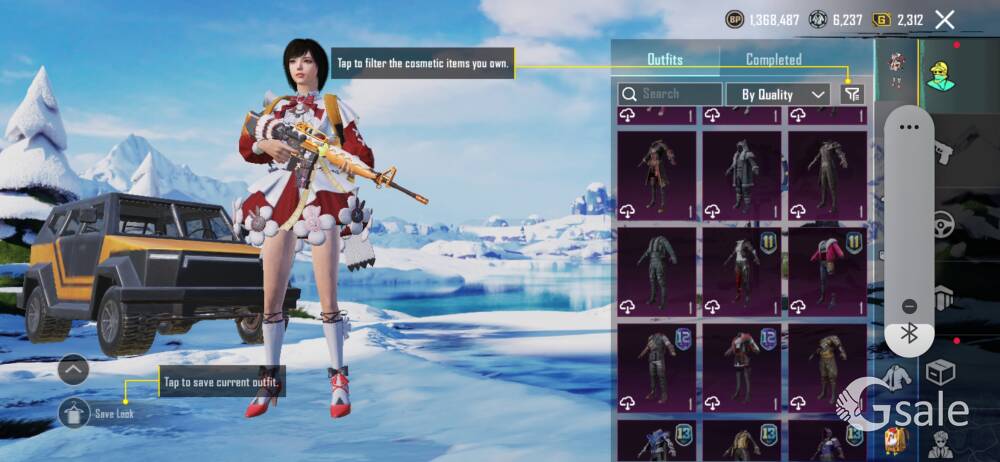Close the wardrobe screen with the X
Viewport: 1000px width, 462px height.
tap(944, 19)
